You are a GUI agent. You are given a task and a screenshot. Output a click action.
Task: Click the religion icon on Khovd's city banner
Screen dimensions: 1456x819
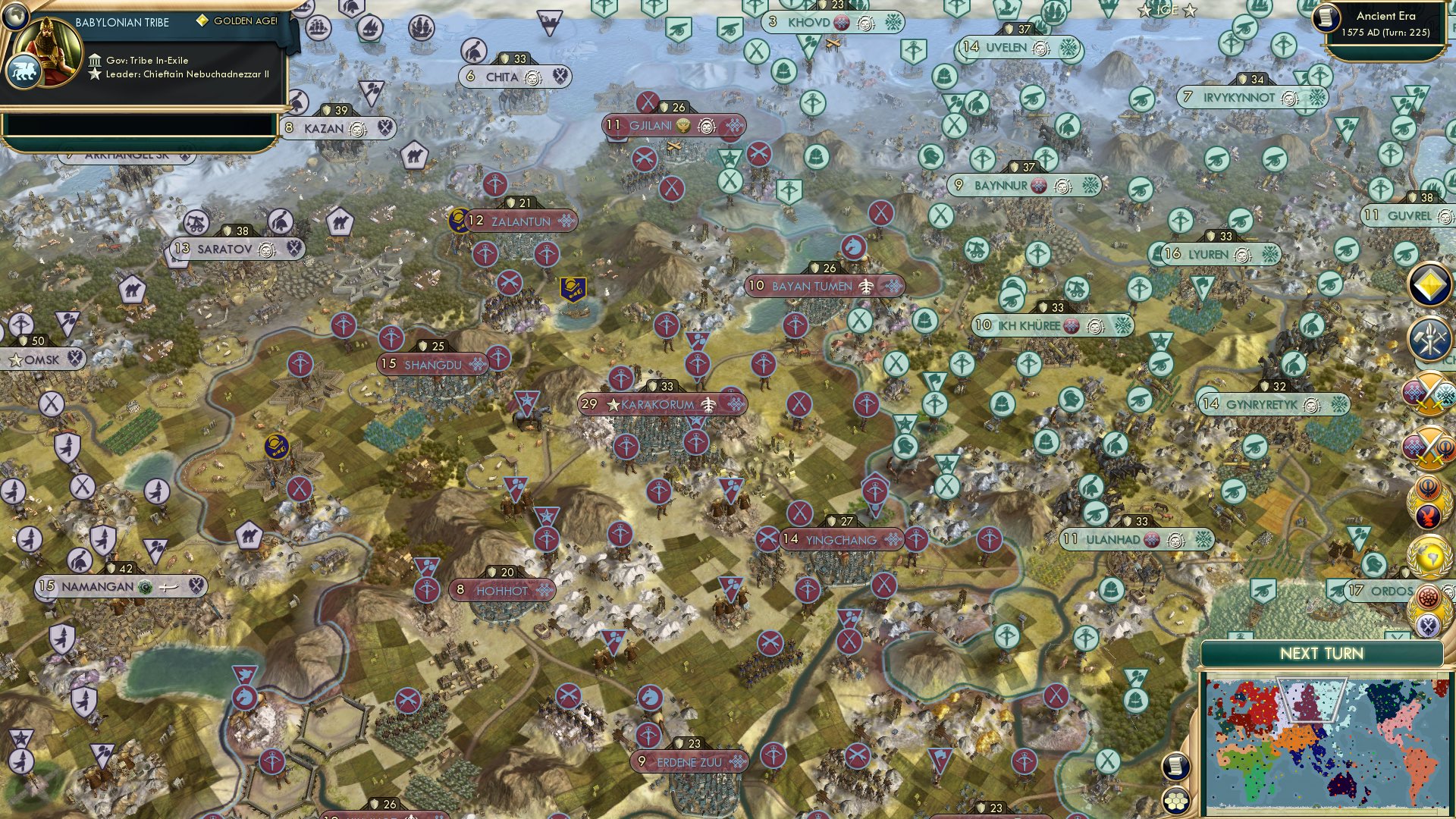point(840,24)
